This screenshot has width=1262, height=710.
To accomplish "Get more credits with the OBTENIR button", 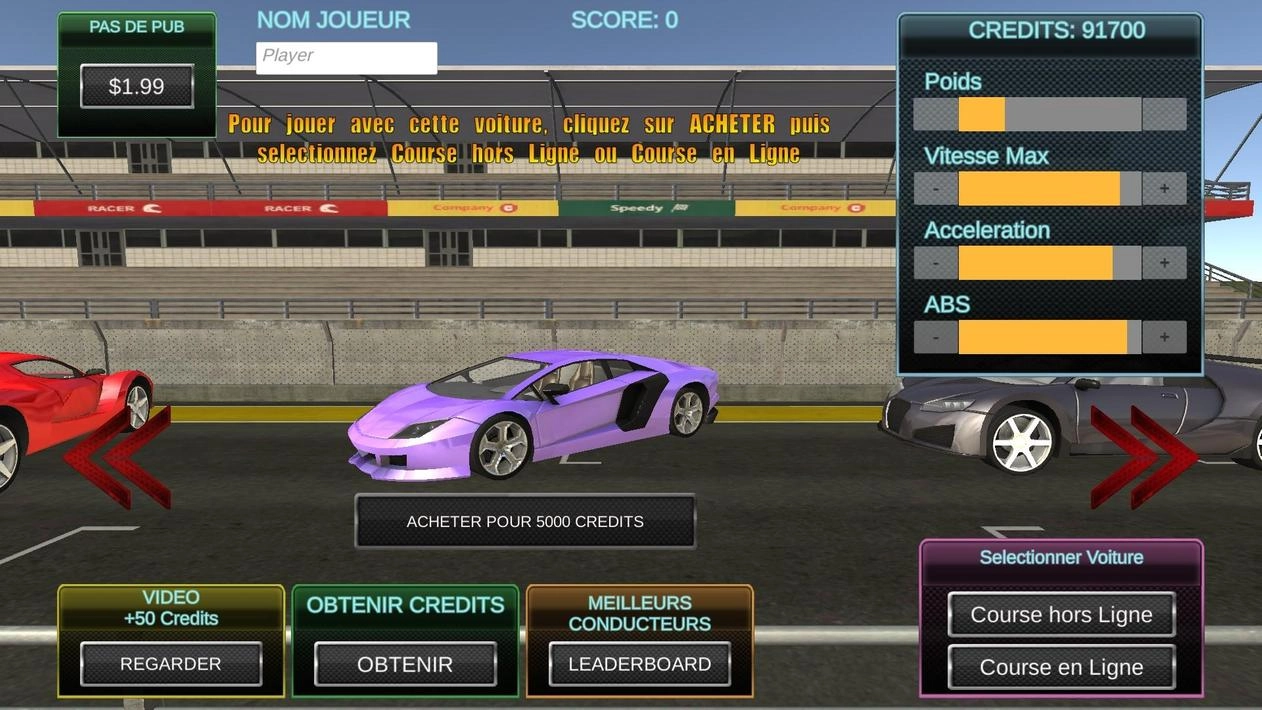I will (x=405, y=664).
